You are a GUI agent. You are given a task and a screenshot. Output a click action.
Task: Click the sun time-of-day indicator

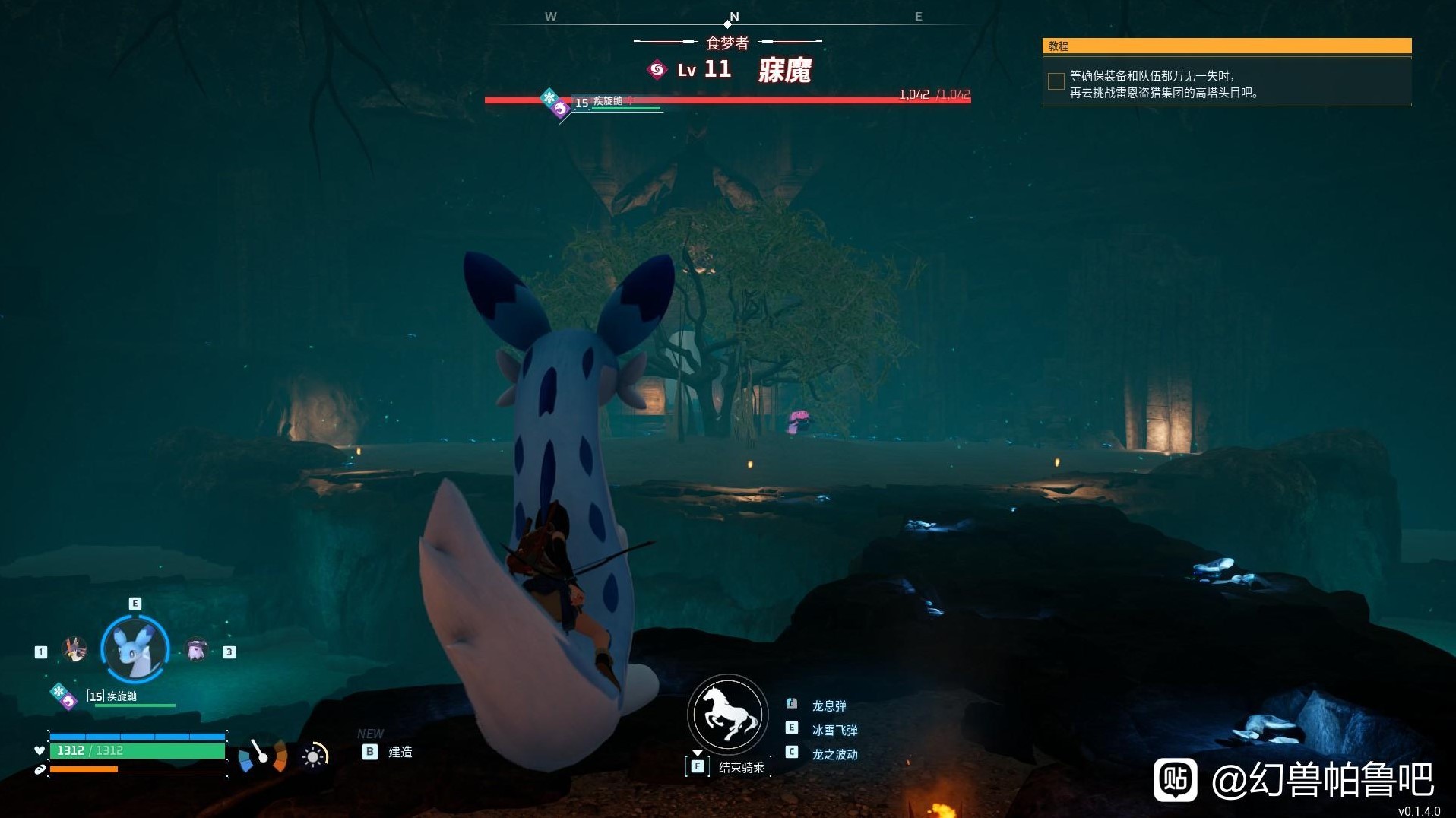(x=314, y=756)
